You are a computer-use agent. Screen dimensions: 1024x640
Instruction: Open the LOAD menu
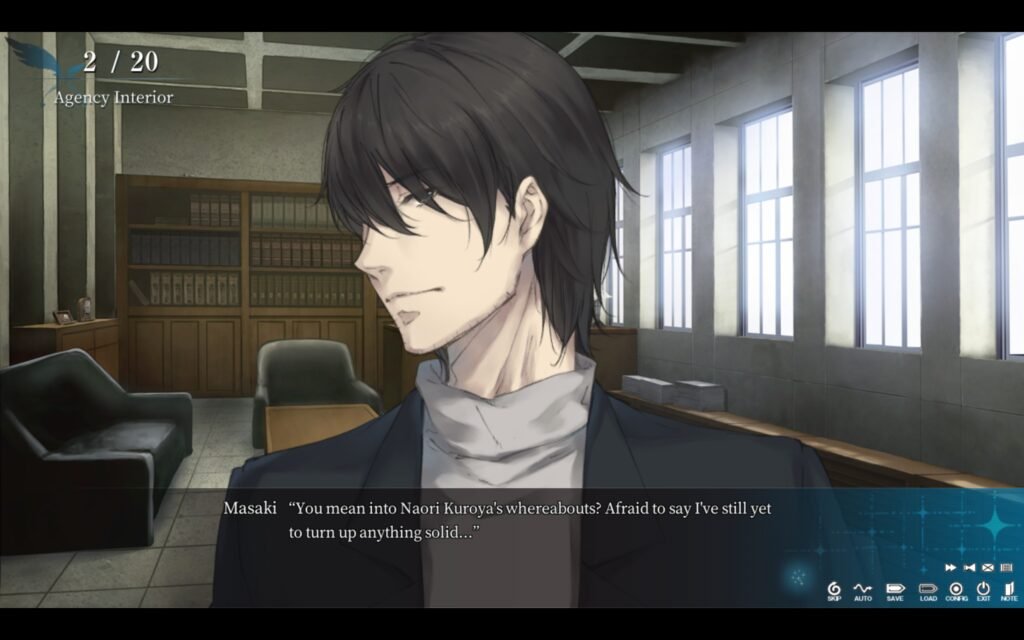point(928,590)
